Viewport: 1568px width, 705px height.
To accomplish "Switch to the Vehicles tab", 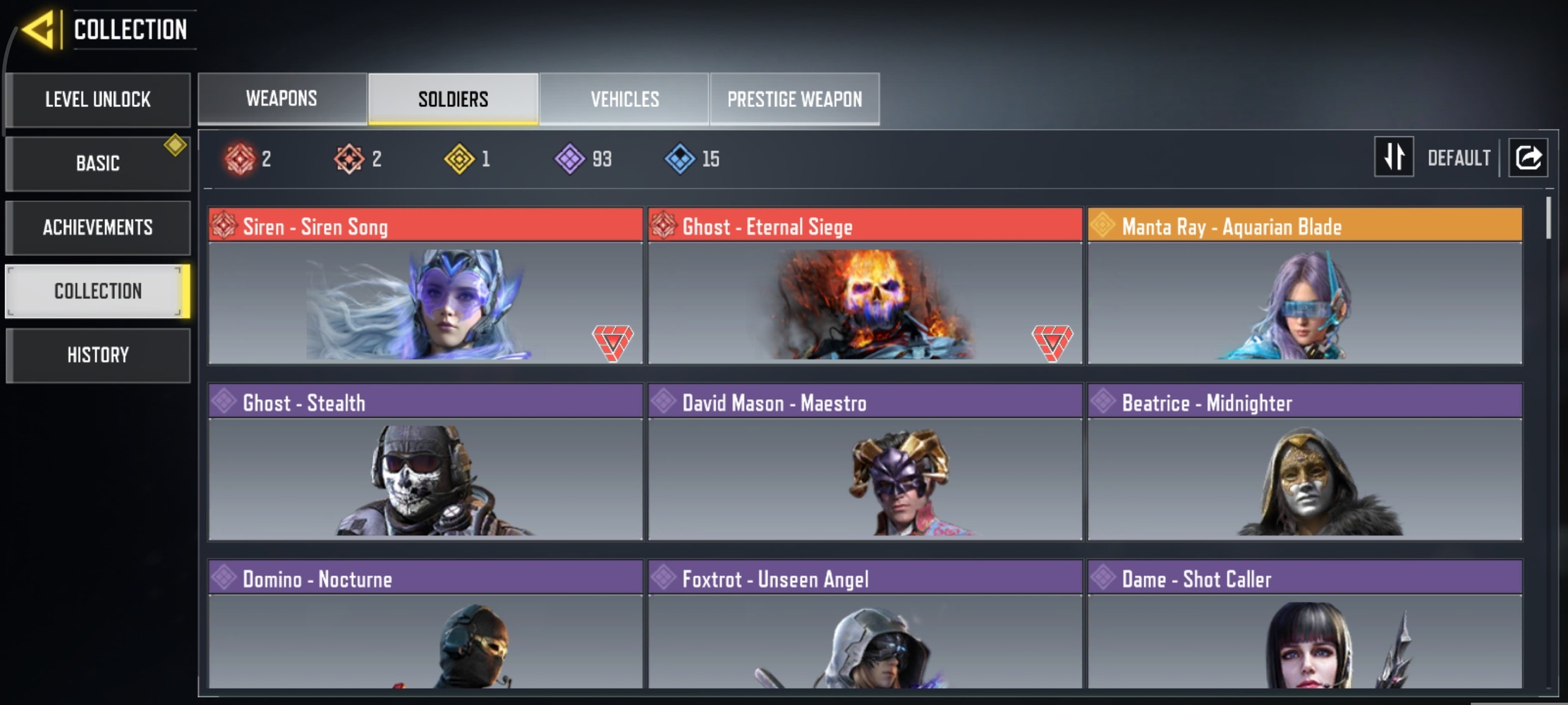I will pos(624,99).
